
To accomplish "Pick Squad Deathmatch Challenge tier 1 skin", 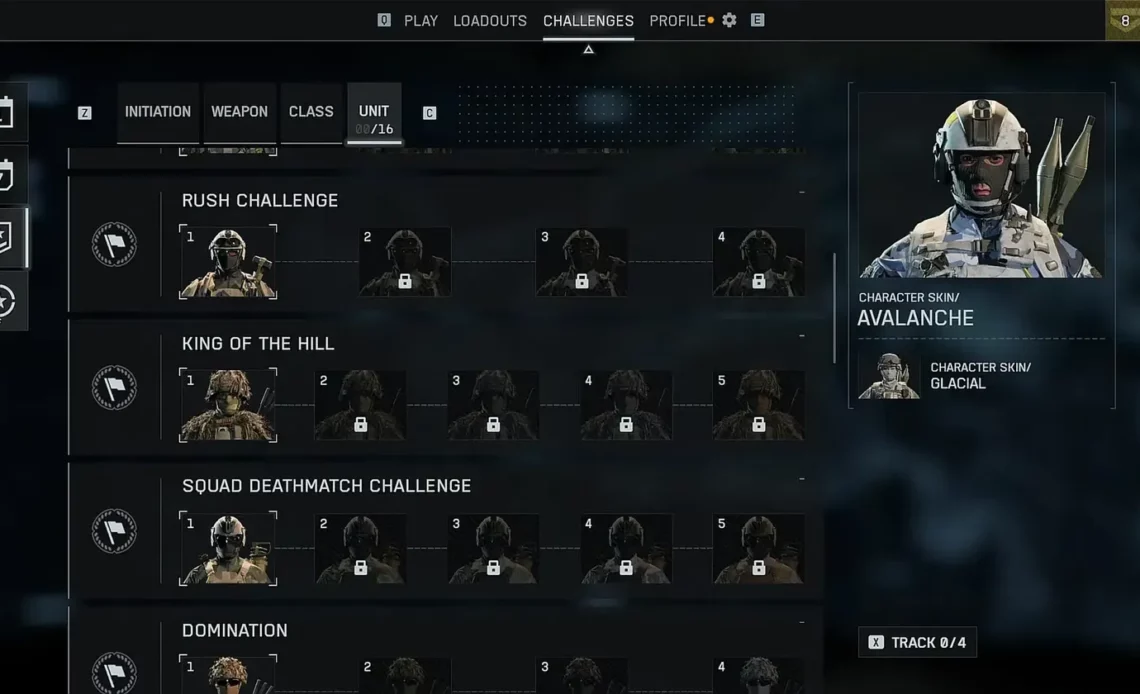I will point(228,548).
